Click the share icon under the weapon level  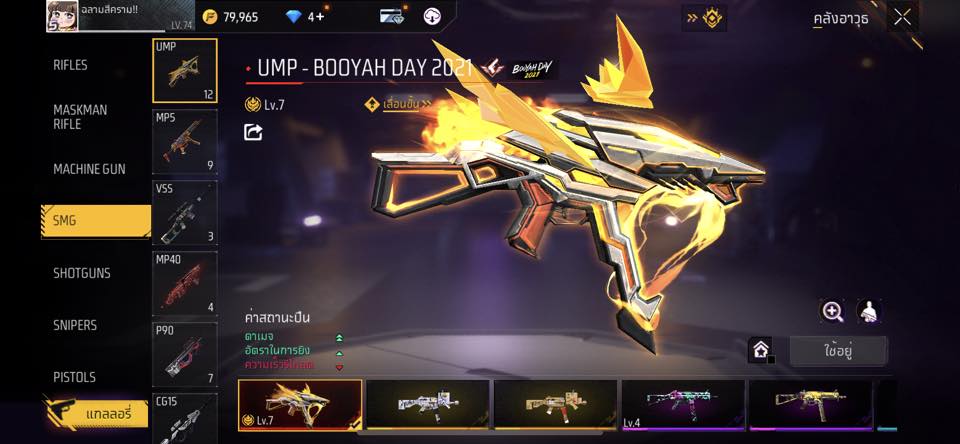click(253, 132)
